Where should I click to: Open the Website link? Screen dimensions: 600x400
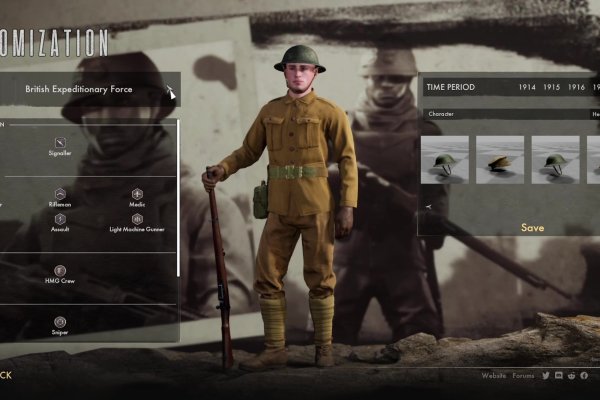tap(494, 376)
